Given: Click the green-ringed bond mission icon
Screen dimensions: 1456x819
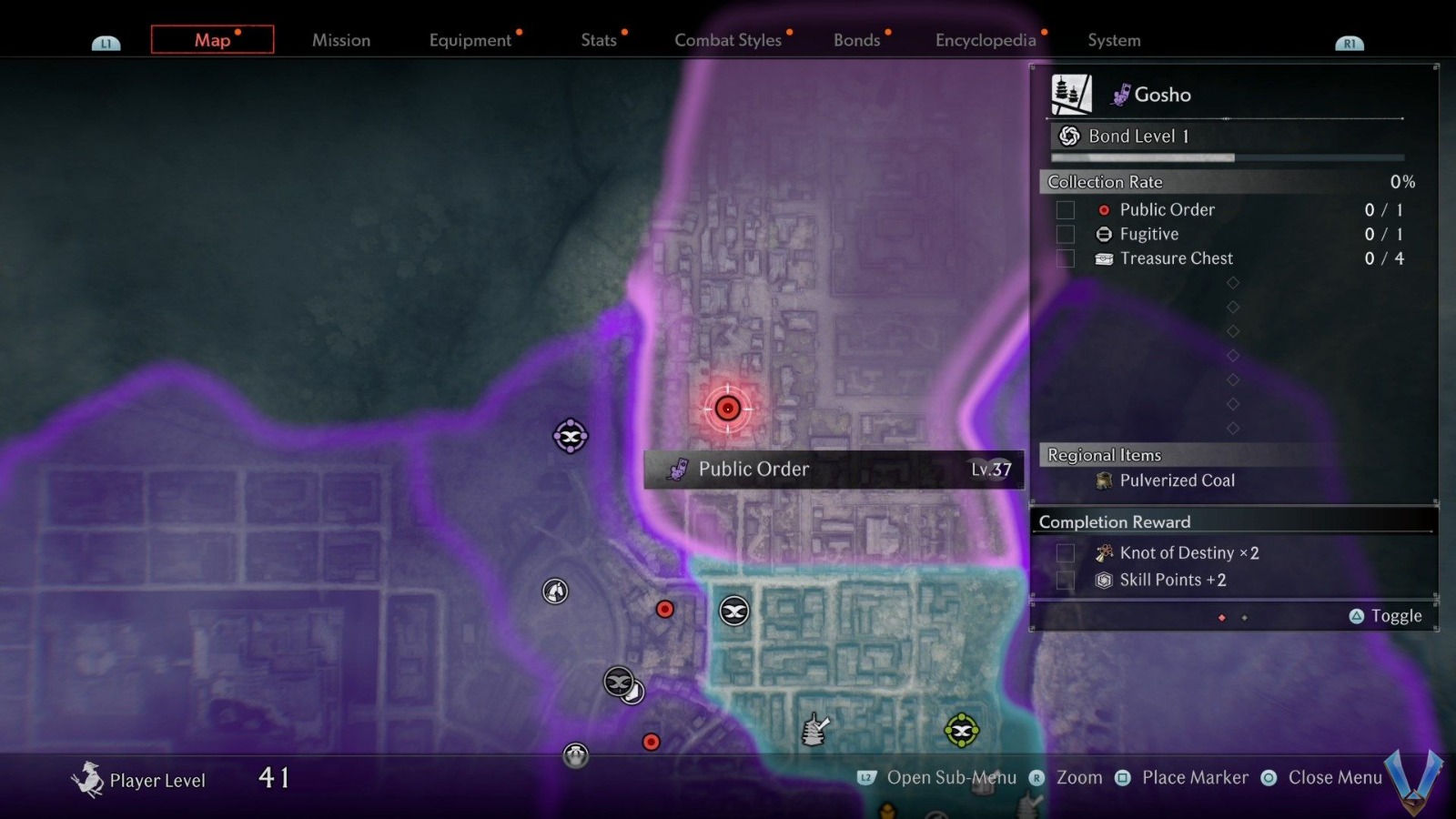Looking at the screenshot, I should [960, 730].
